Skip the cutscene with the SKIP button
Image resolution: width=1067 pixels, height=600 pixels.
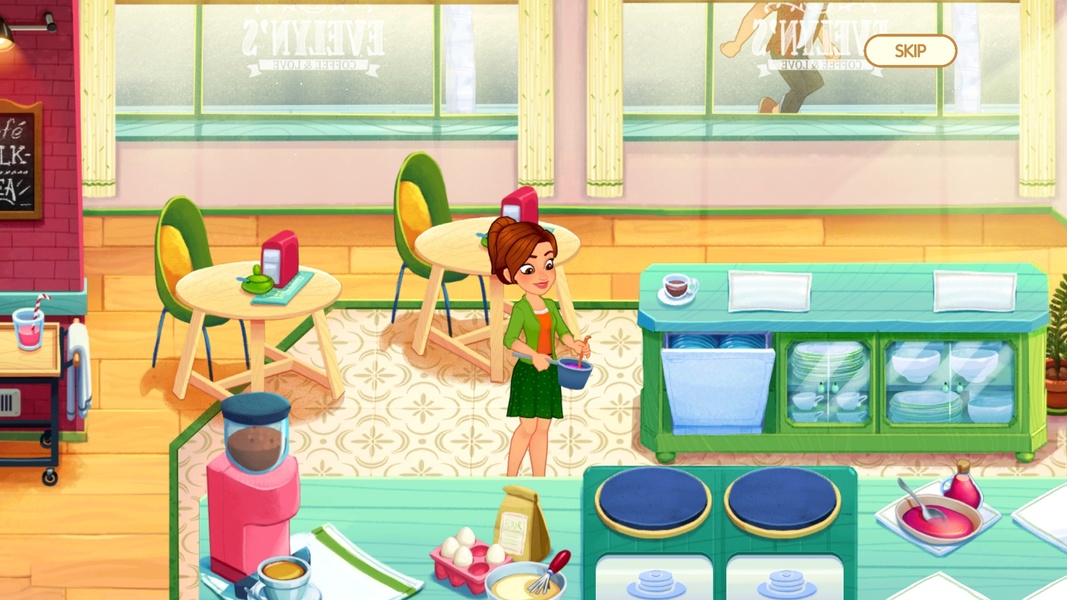[910, 51]
